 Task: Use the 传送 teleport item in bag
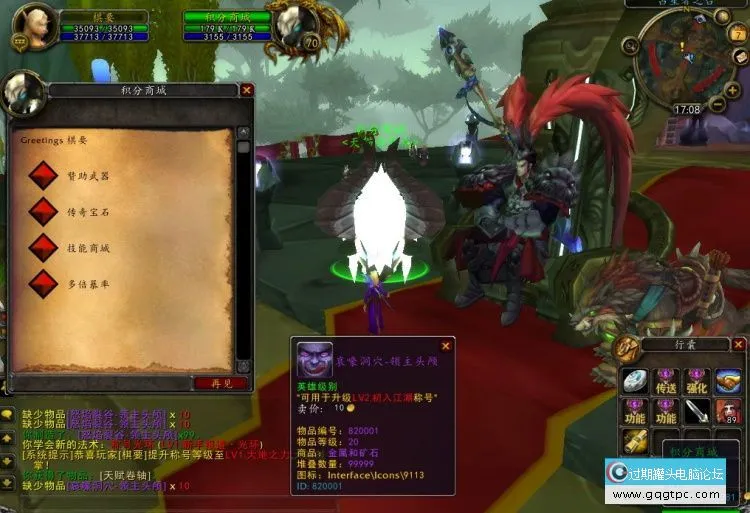tap(665, 381)
